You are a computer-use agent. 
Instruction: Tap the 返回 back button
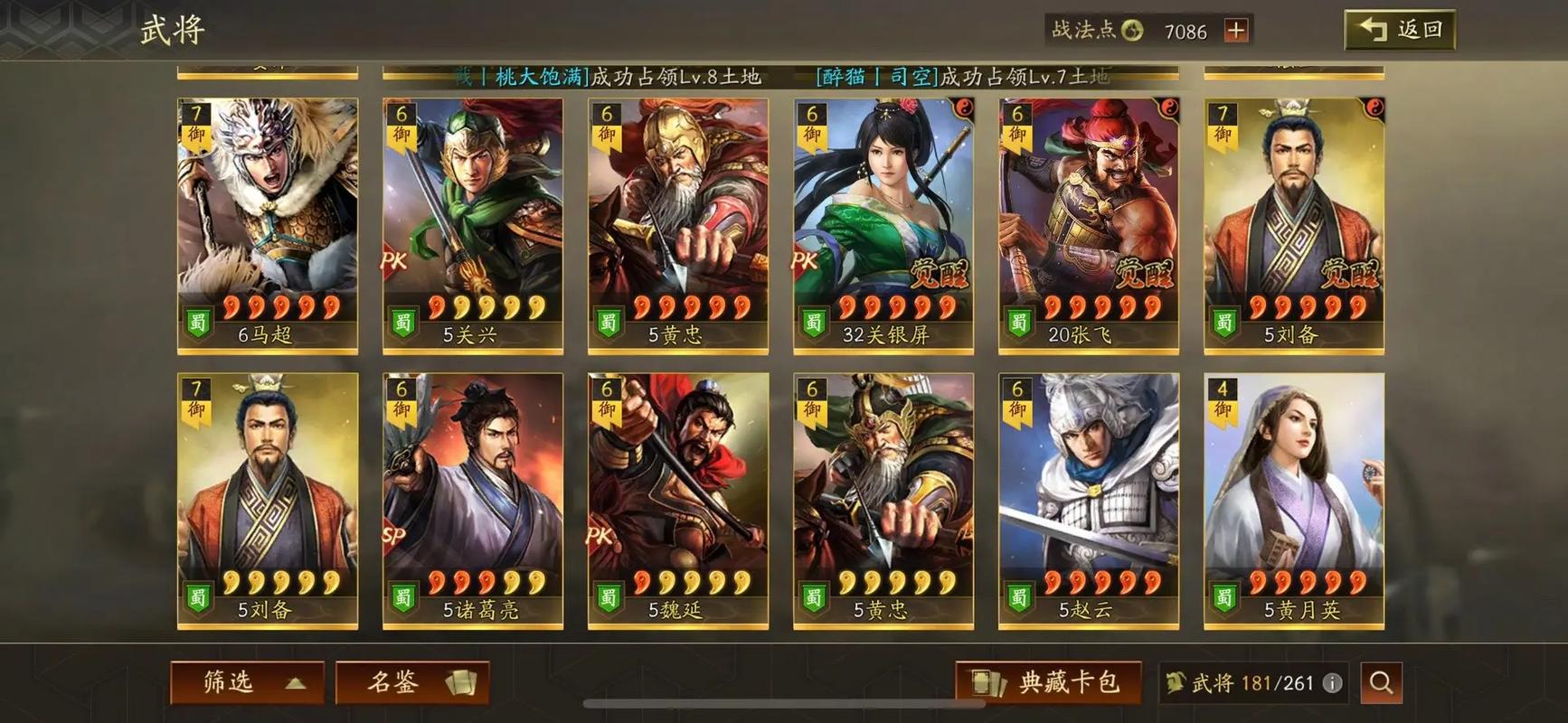click(x=1399, y=29)
